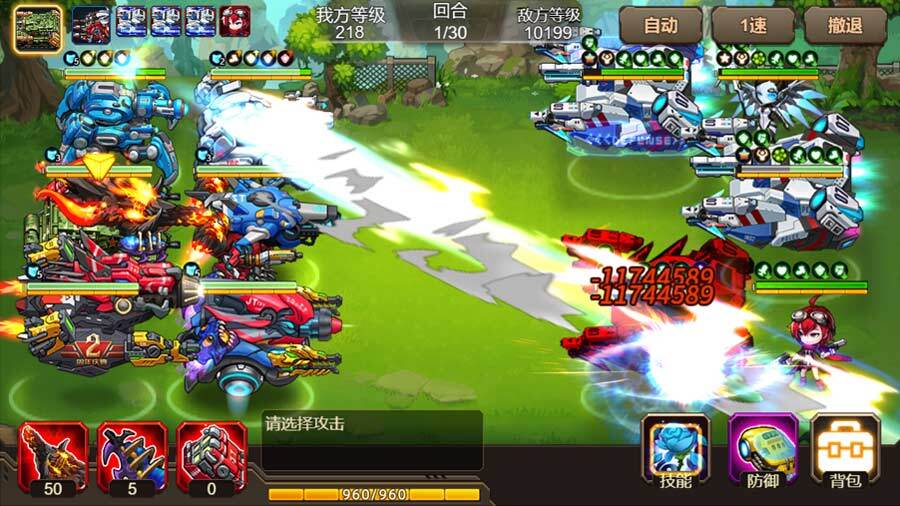Select the red-haired girl portrait in turn order
Screen dimensions: 900x506
(235, 22)
